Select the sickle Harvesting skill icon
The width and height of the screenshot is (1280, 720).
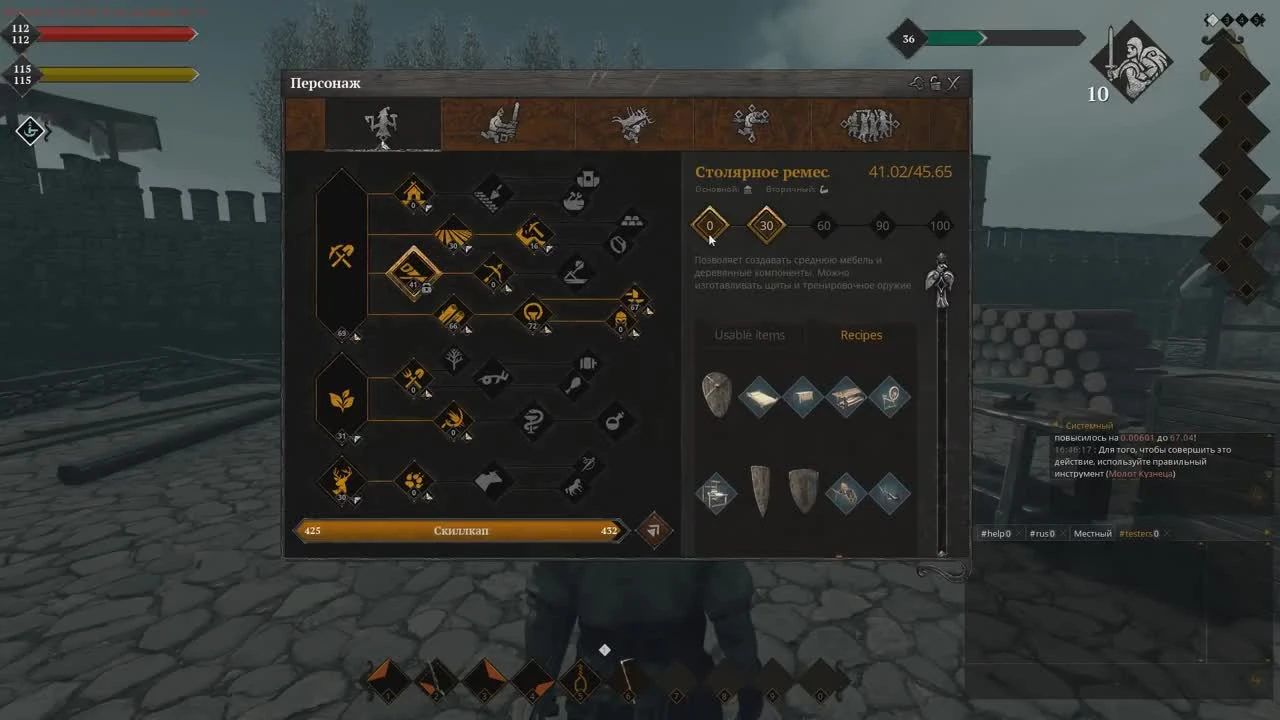pos(451,417)
